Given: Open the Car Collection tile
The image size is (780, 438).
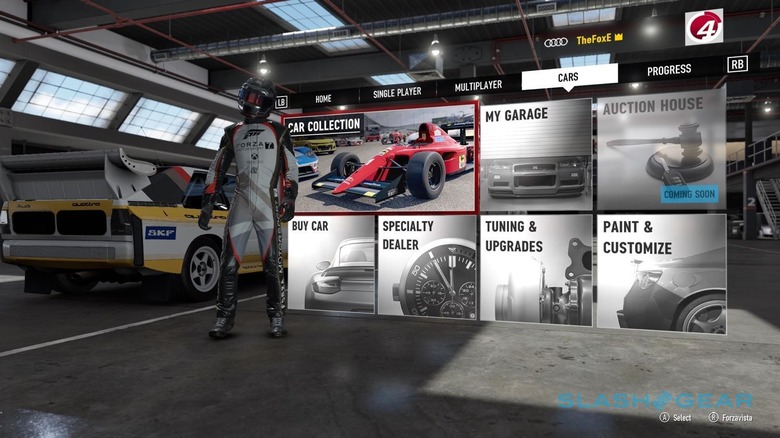Looking at the screenshot, I should 379,161.
